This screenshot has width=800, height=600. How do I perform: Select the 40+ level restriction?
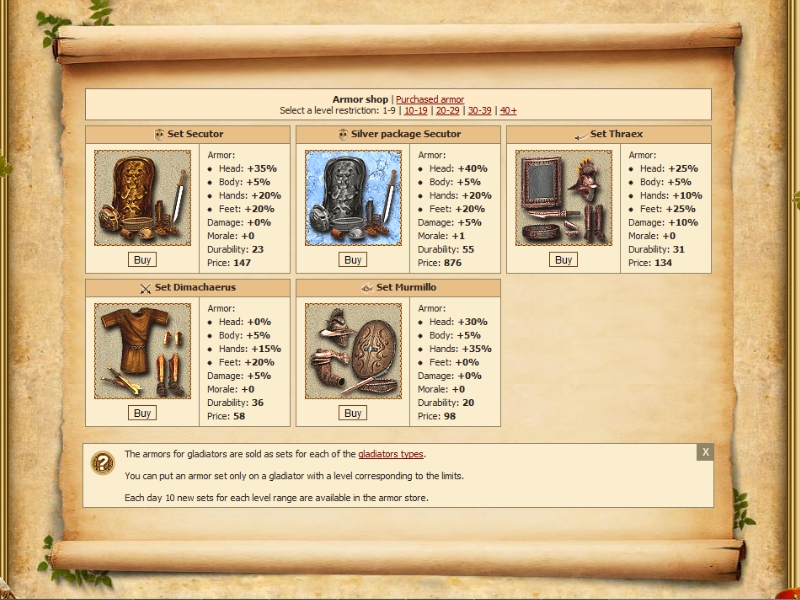(x=508, y=111)
